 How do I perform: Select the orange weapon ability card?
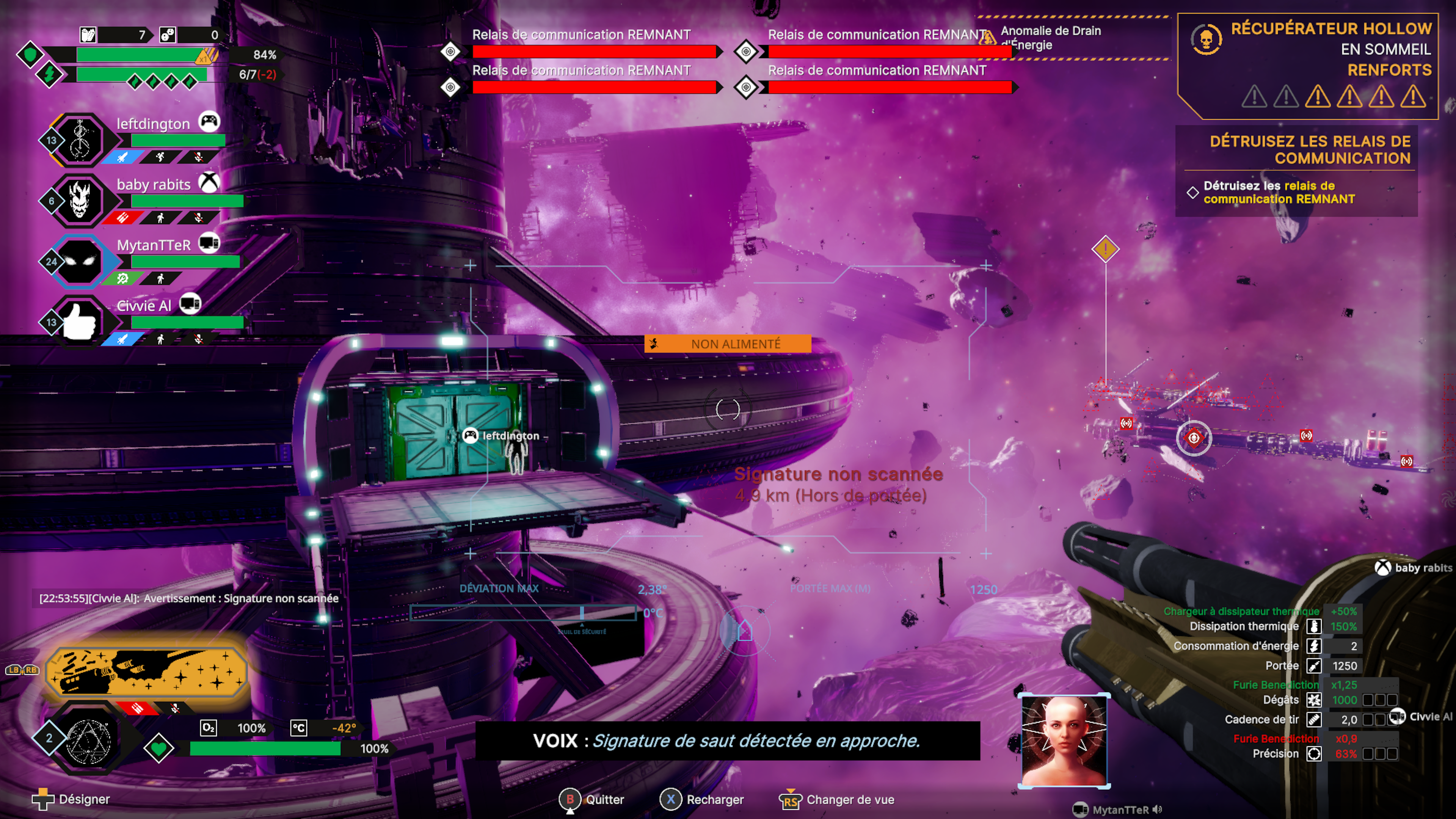point(146,672)
